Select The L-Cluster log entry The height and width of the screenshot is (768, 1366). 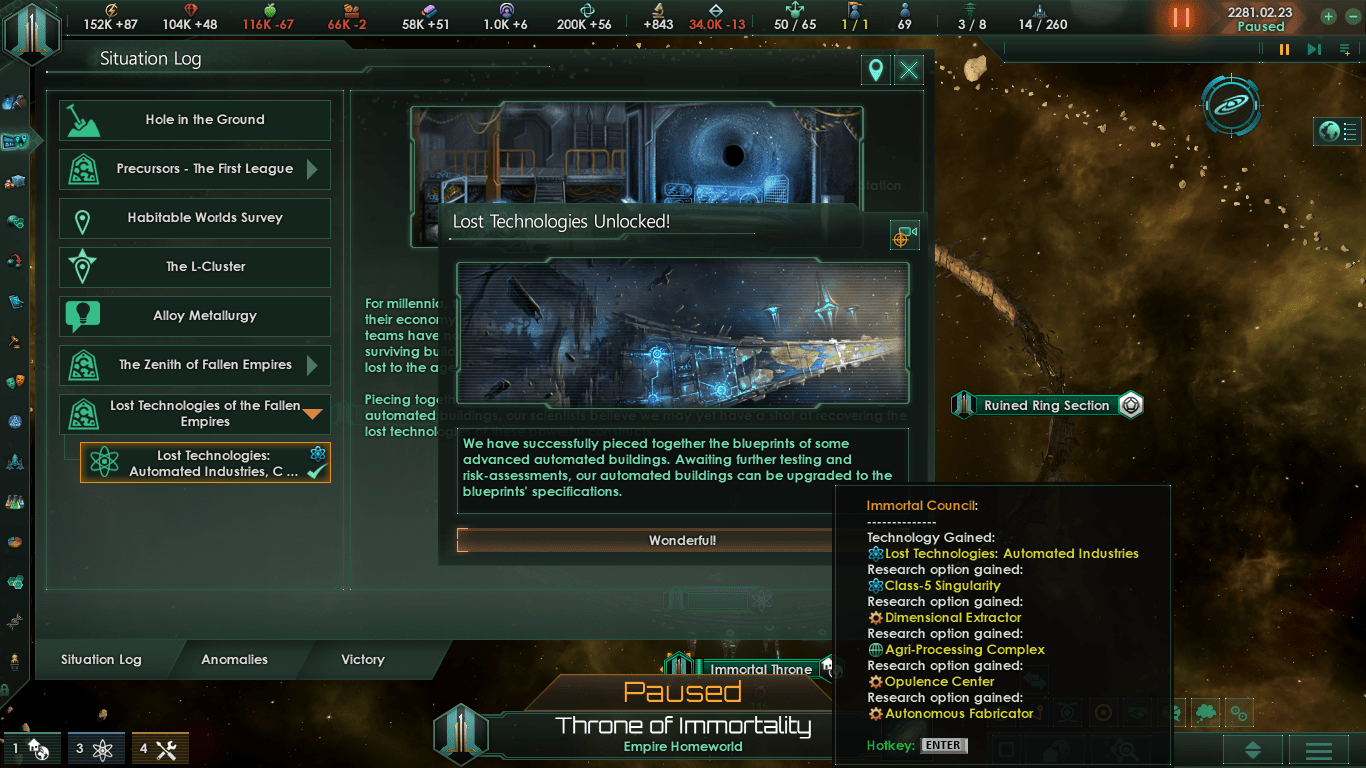195,267
